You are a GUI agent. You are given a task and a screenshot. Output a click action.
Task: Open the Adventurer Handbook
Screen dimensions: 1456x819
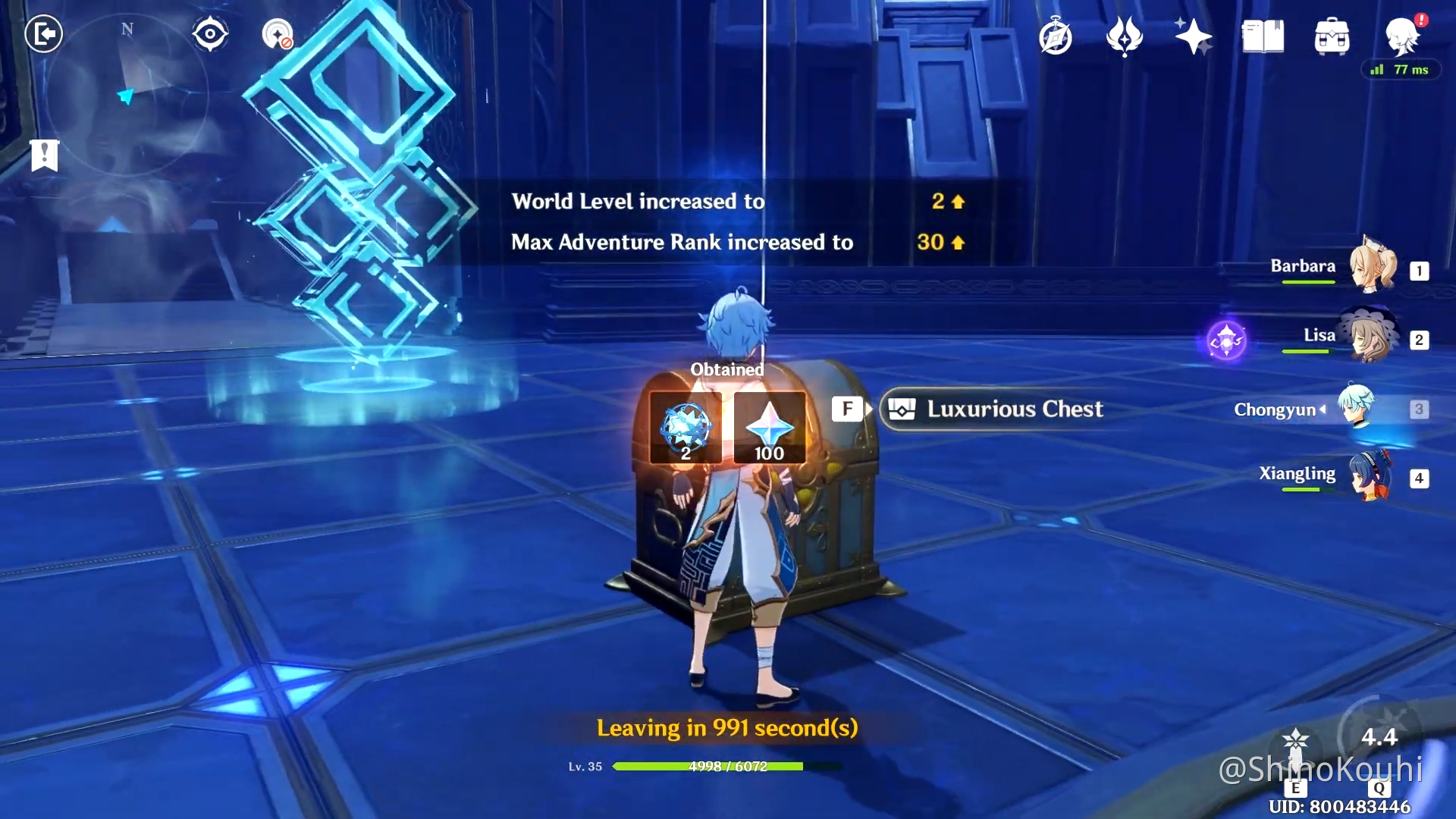1056,36
